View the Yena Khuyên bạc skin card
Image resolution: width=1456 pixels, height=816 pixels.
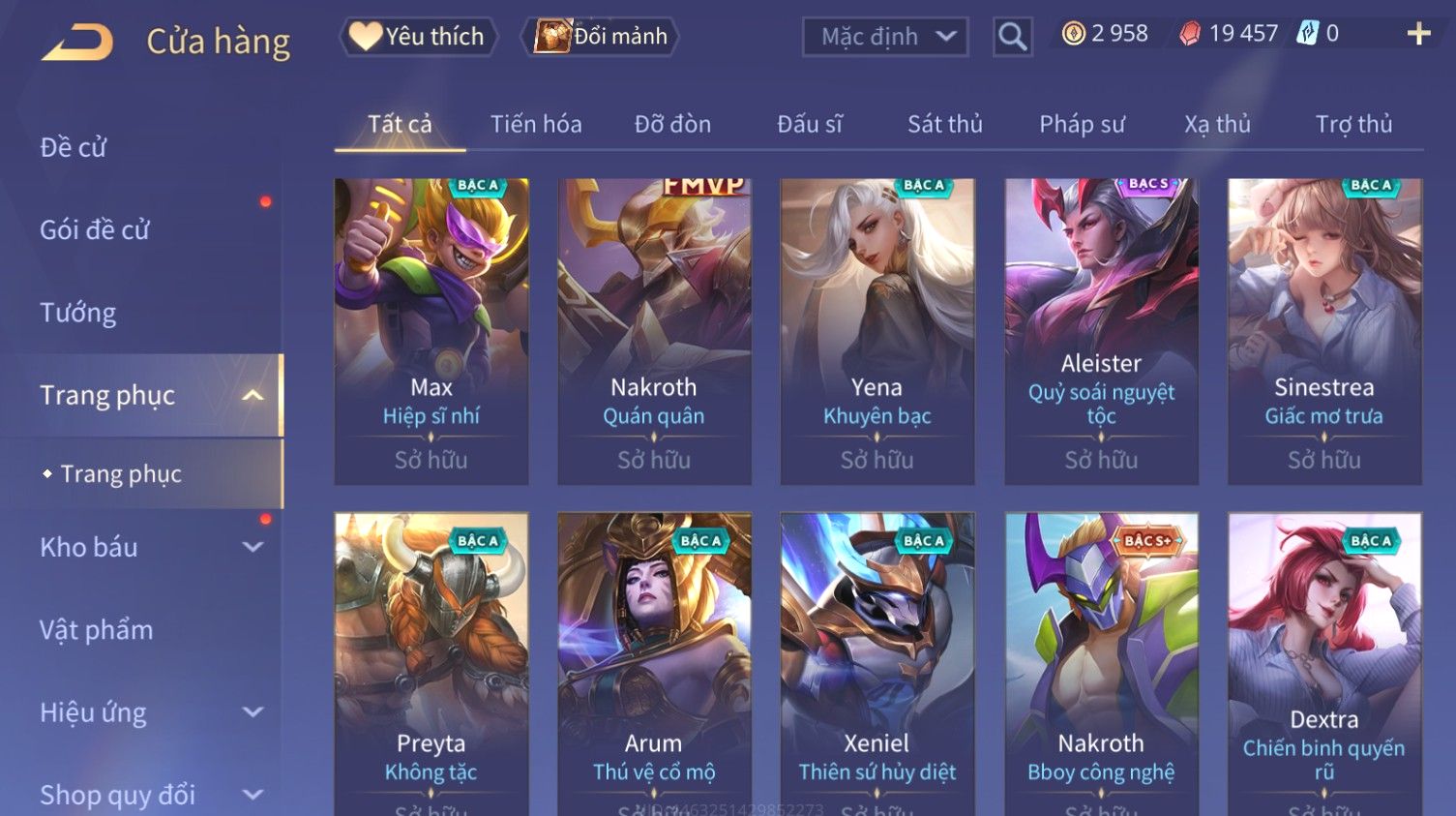(877, 331)
